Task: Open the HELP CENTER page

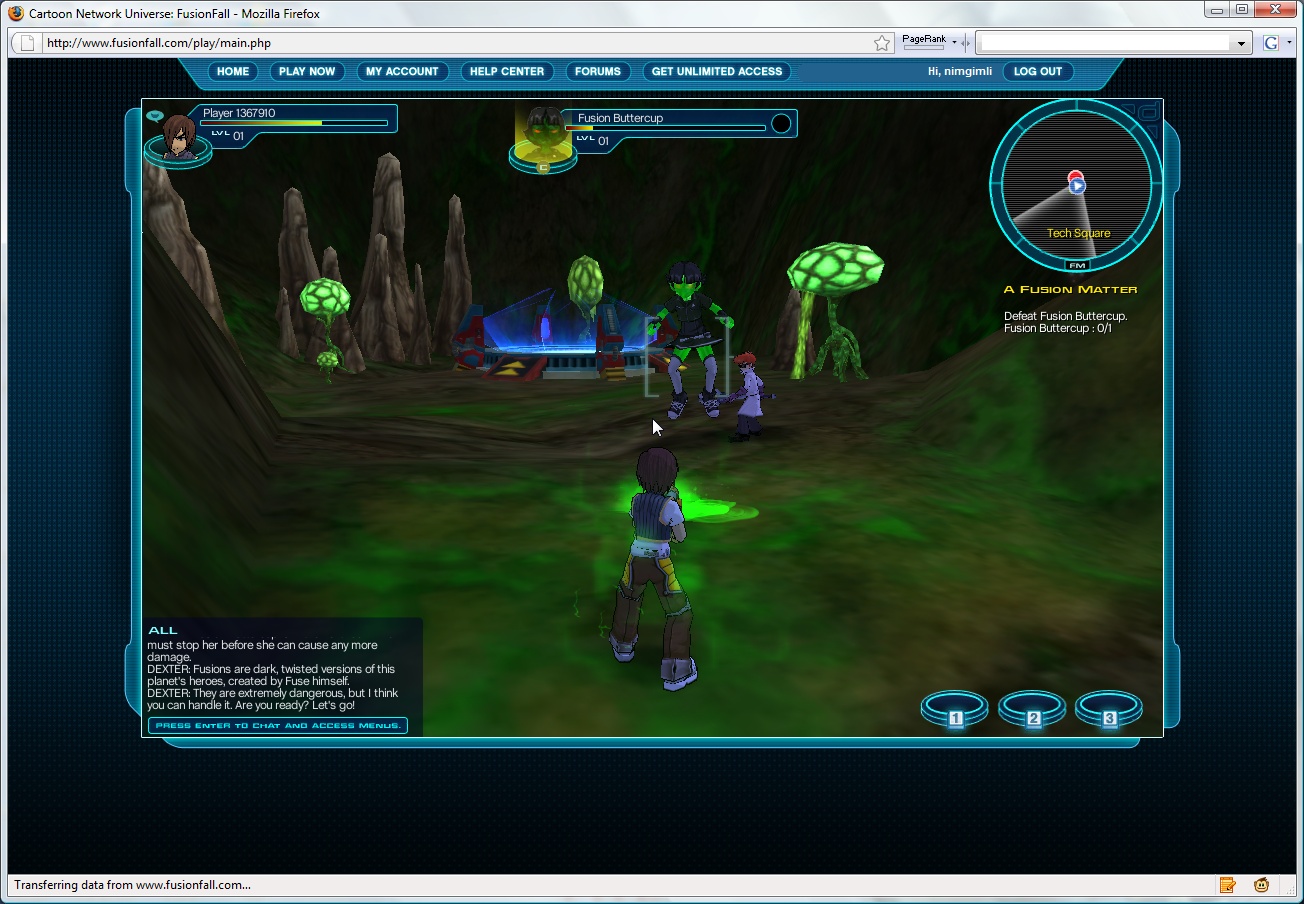Action: point(507,71)
